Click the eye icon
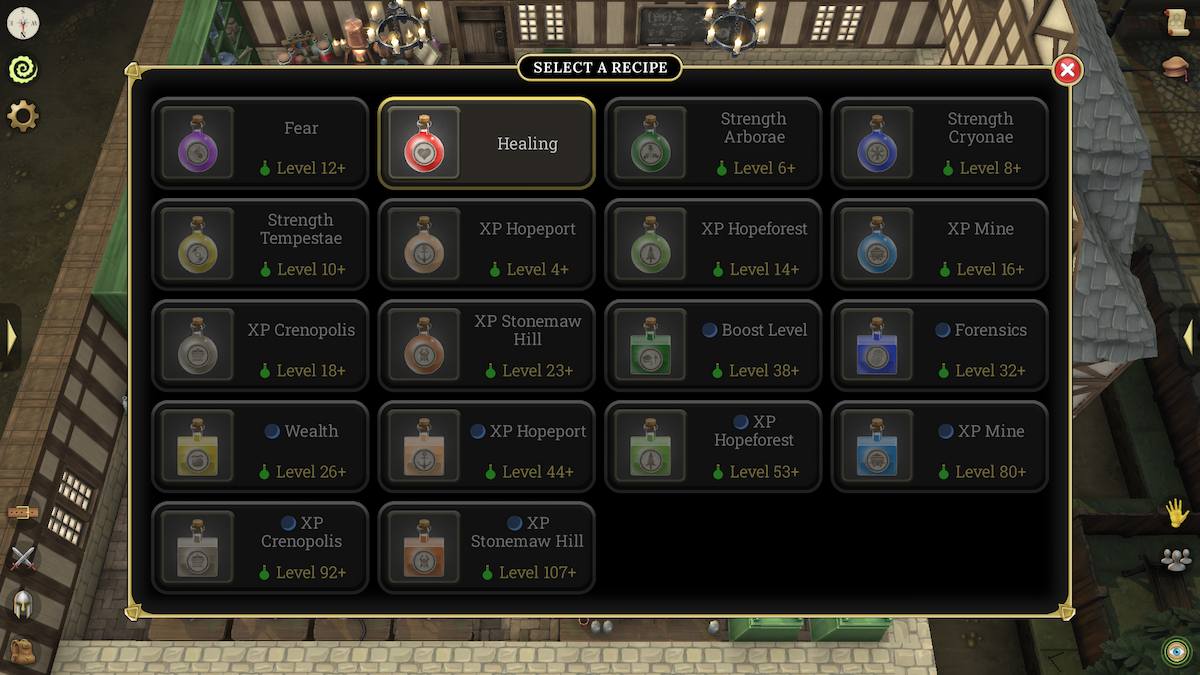The image size is (1200, 675). click(x=1176, y=652)
